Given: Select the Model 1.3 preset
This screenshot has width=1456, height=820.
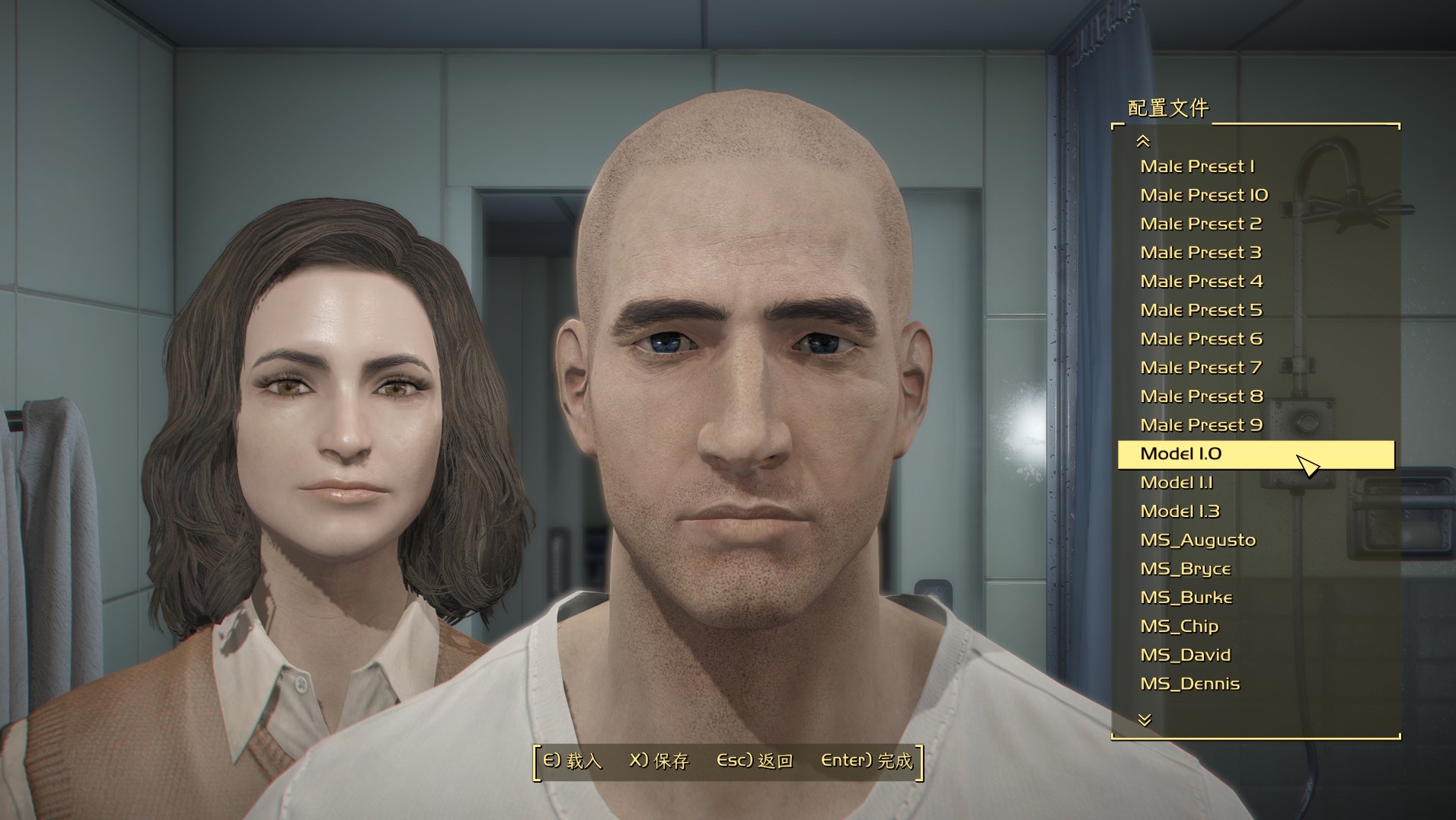Looking at the screenshot, I should tap(1180, 511).
